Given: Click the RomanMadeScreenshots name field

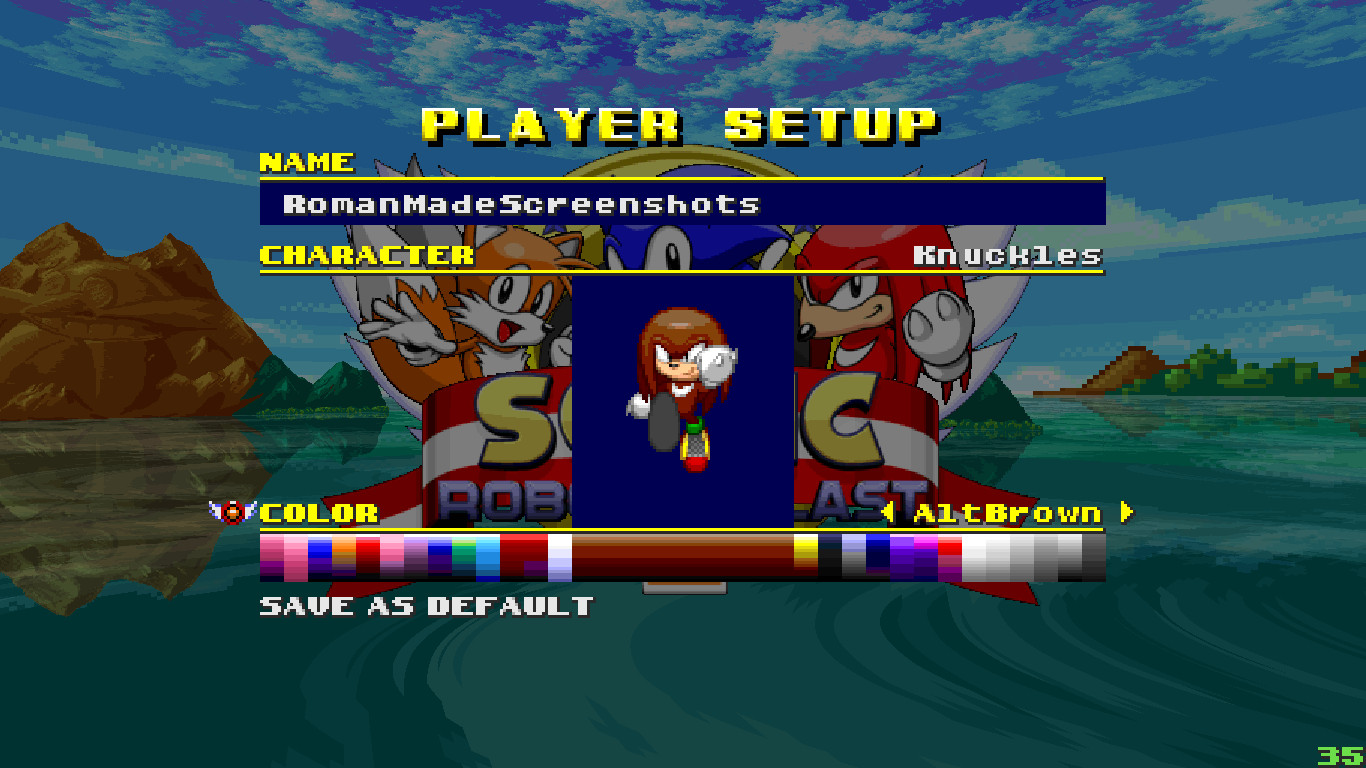Looking at the screenshot, I should coord(520,204).
